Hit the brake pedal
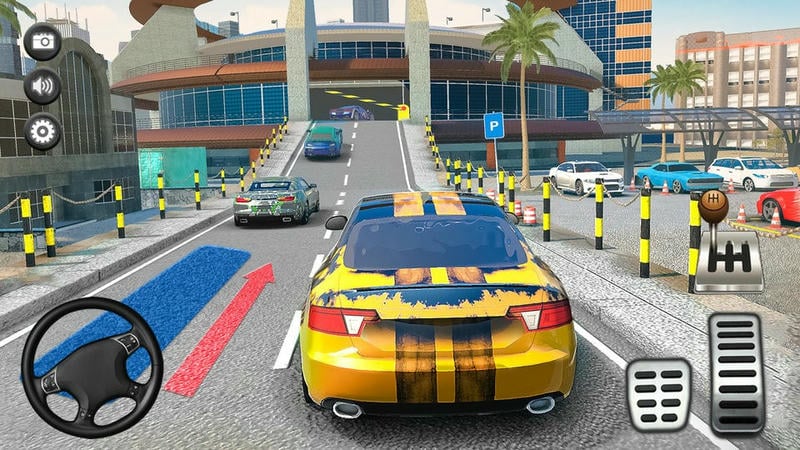This screenshot has height=450, width=800. 659,394
